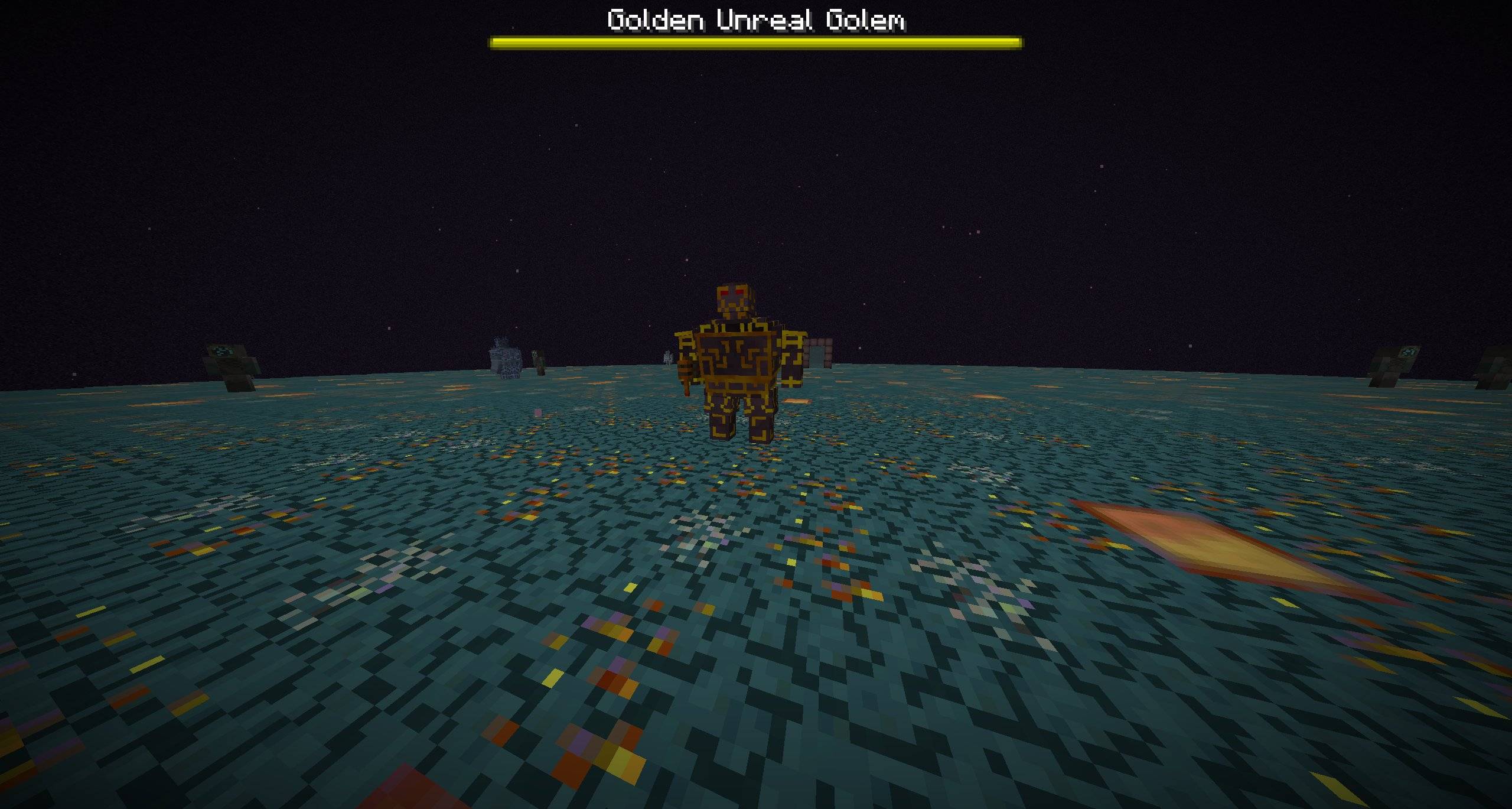
Task: Target the creeper standing on the far left horizon
Action: coord(224,352)
